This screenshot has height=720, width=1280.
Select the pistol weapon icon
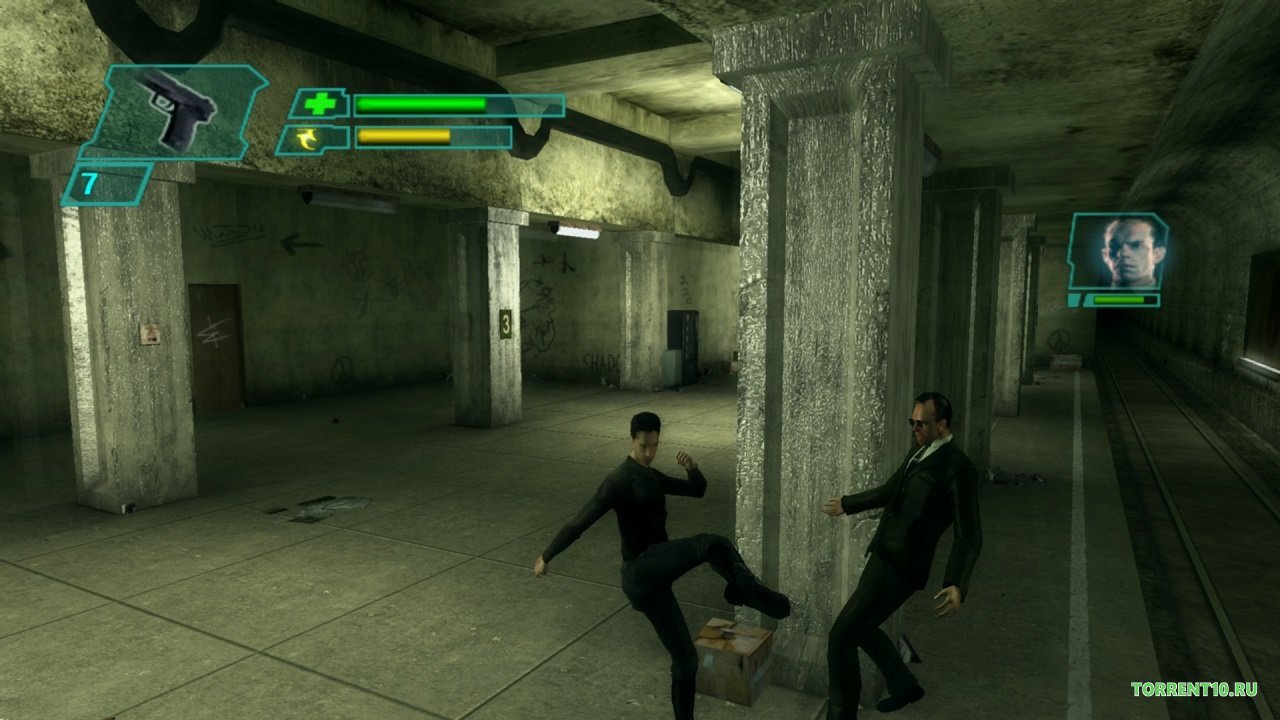tap(178, 112)
